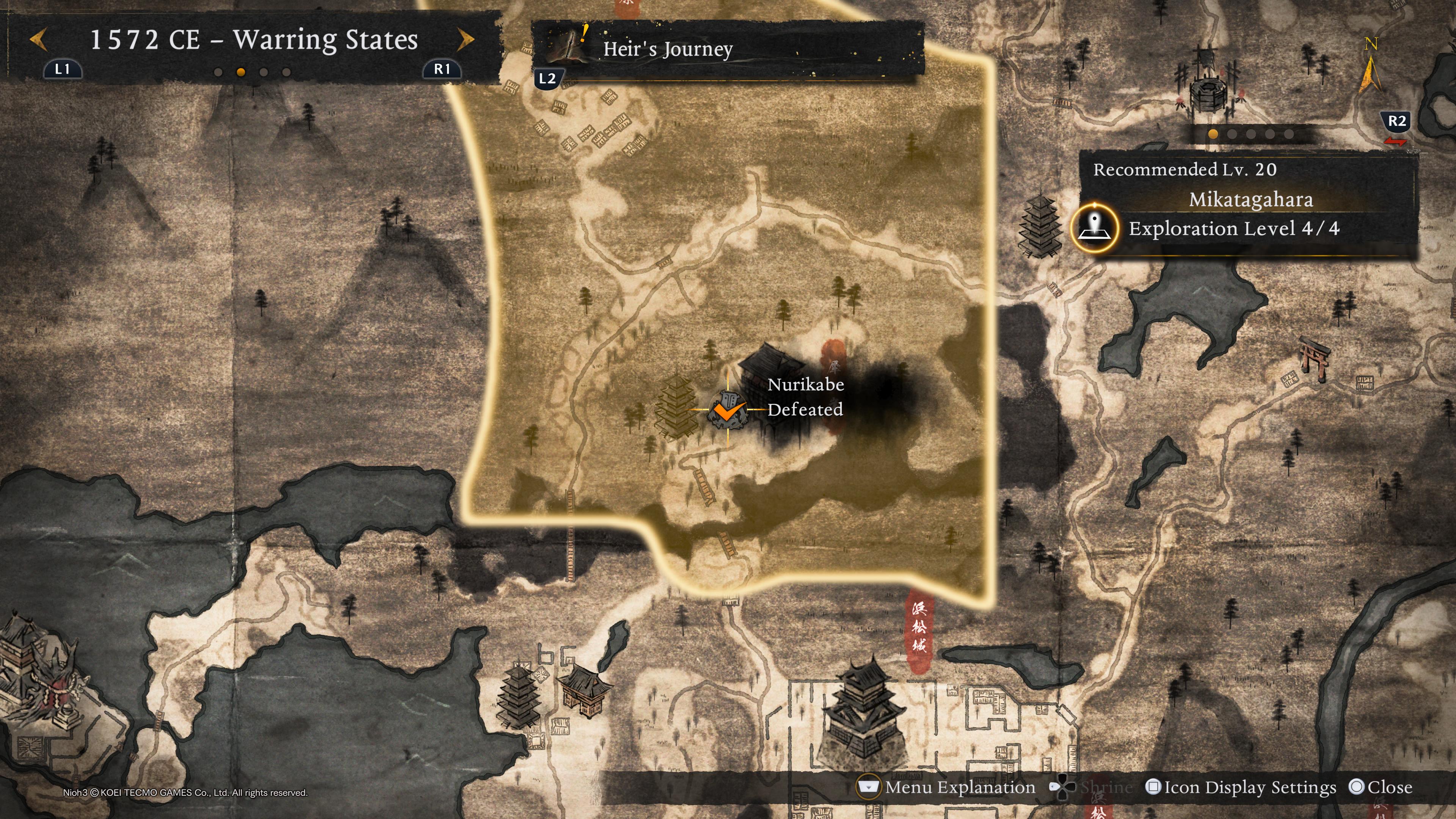The height and width of the screenshot is (819, 1456).
Task: Advance to the next era with the right arrow
Action: 466,39
